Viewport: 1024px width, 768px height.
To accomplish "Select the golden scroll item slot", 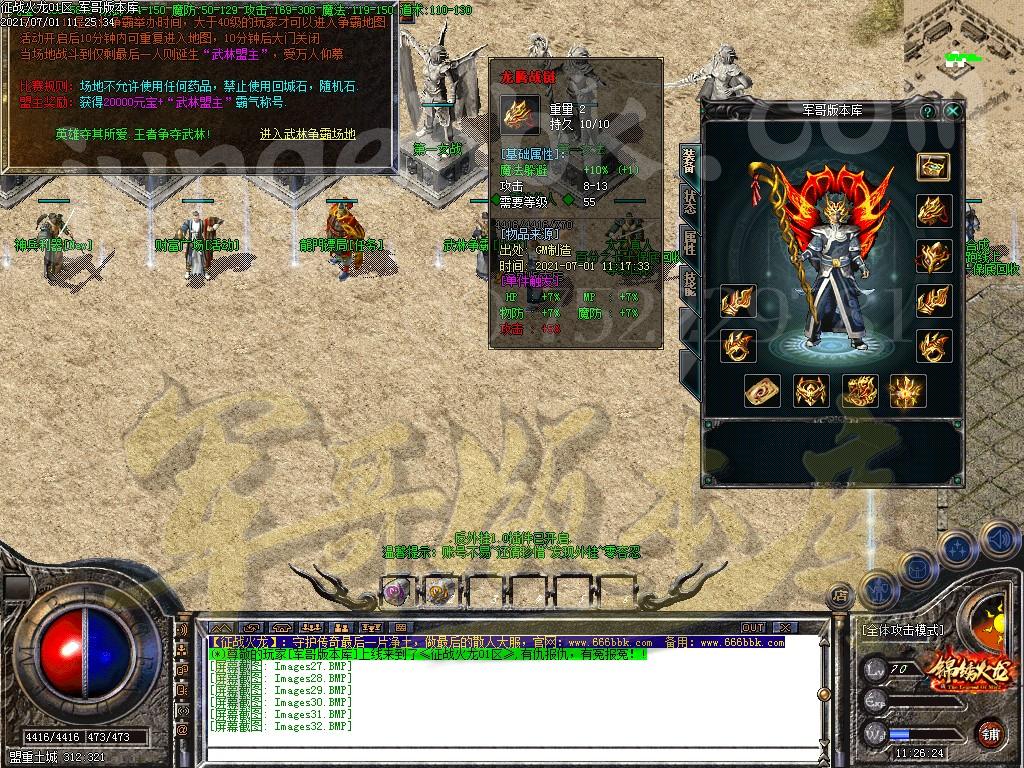I will 763,391.
